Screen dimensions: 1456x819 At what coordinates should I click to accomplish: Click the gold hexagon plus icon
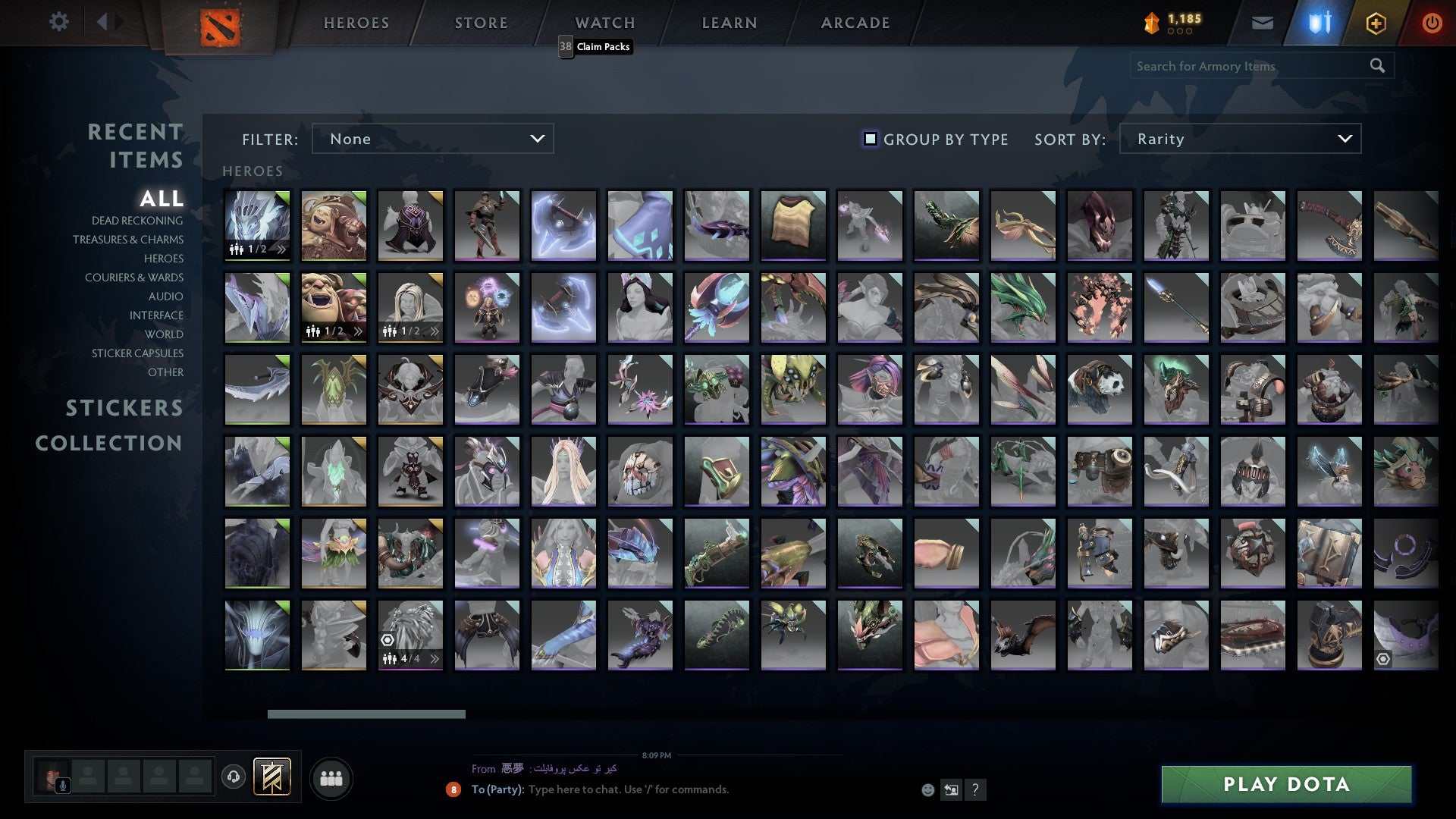[1376, 23]
